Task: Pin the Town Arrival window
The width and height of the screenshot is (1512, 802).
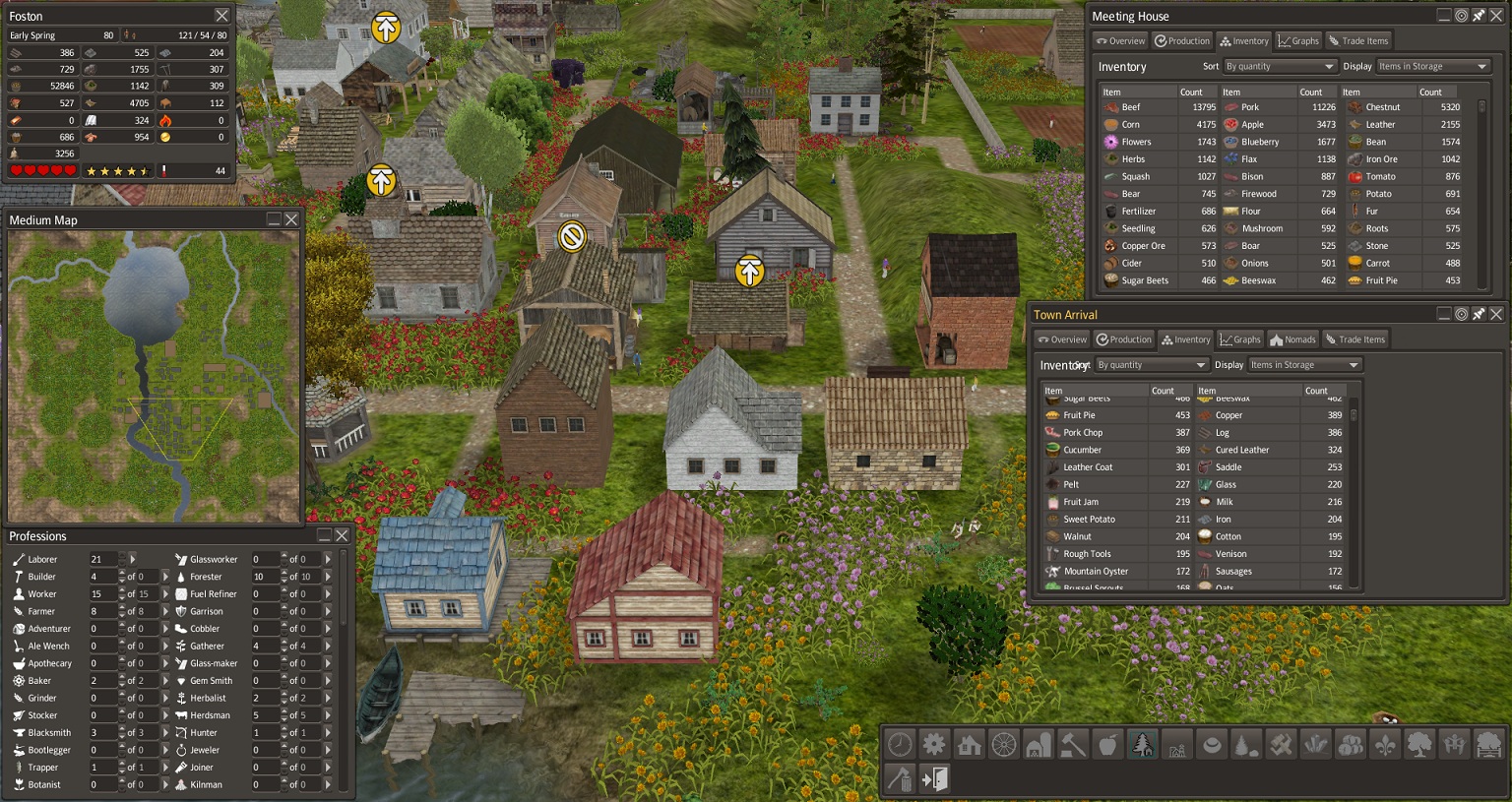Action: 1479,314
